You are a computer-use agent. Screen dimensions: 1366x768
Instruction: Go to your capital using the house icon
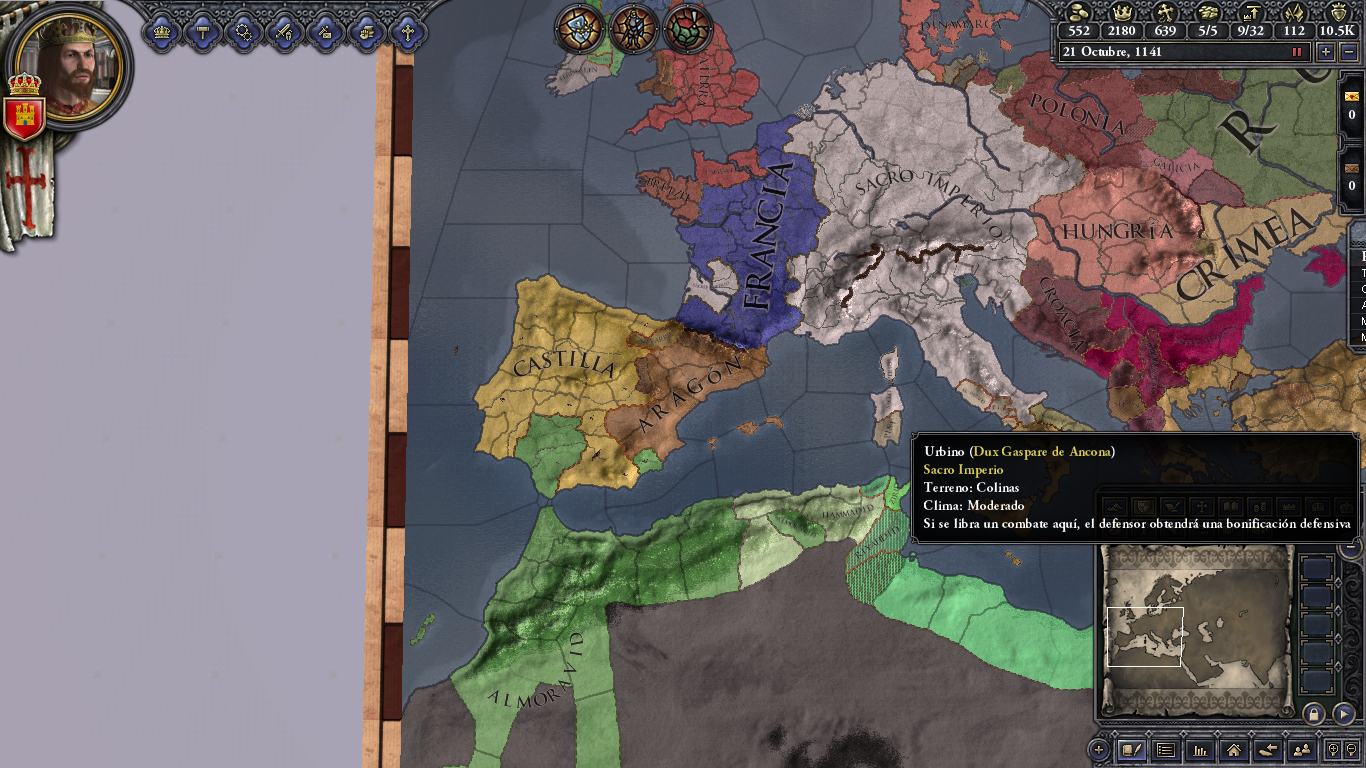click(x=1233, y=751)
